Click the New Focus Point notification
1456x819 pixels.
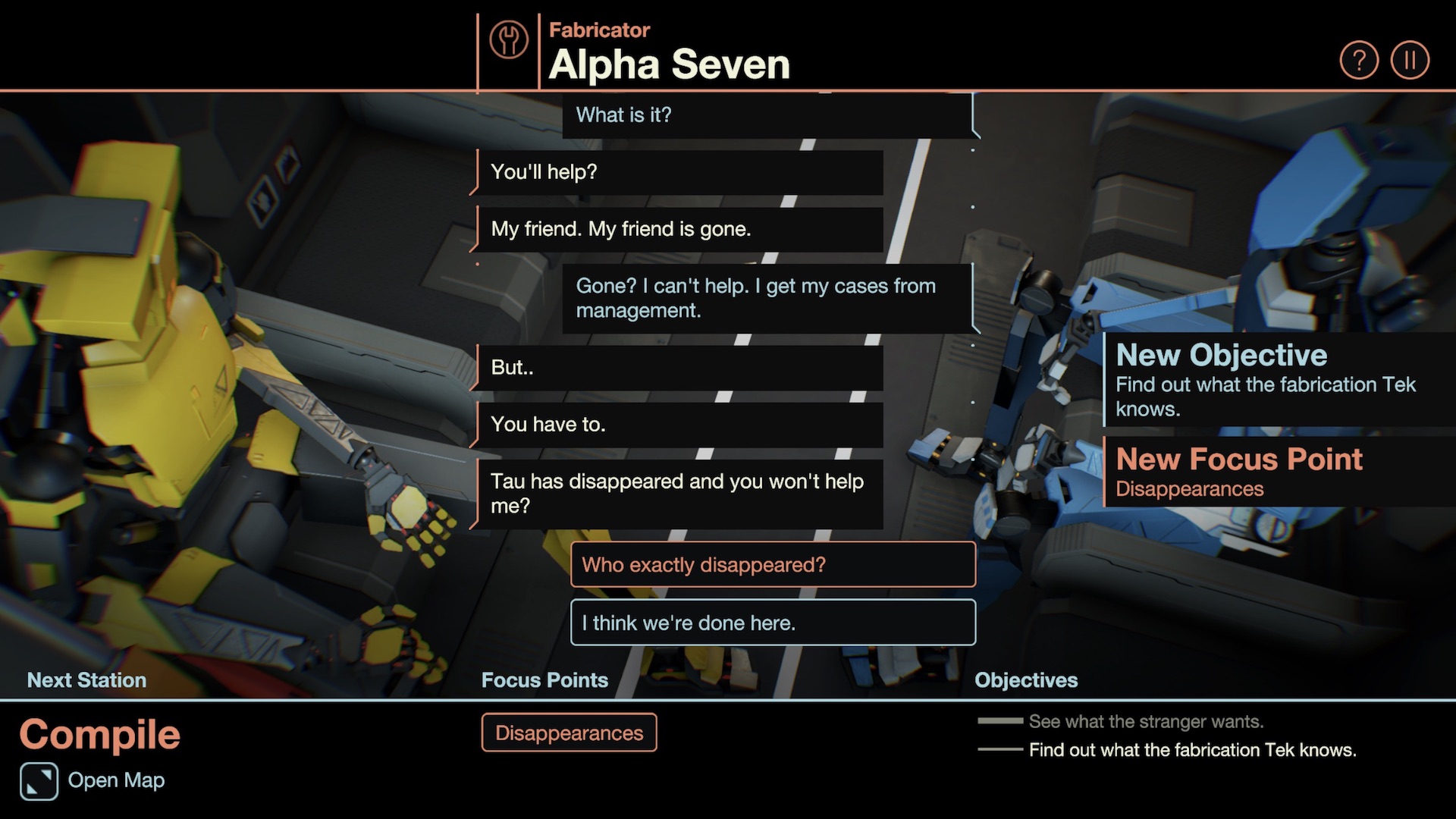point(1239,470)
